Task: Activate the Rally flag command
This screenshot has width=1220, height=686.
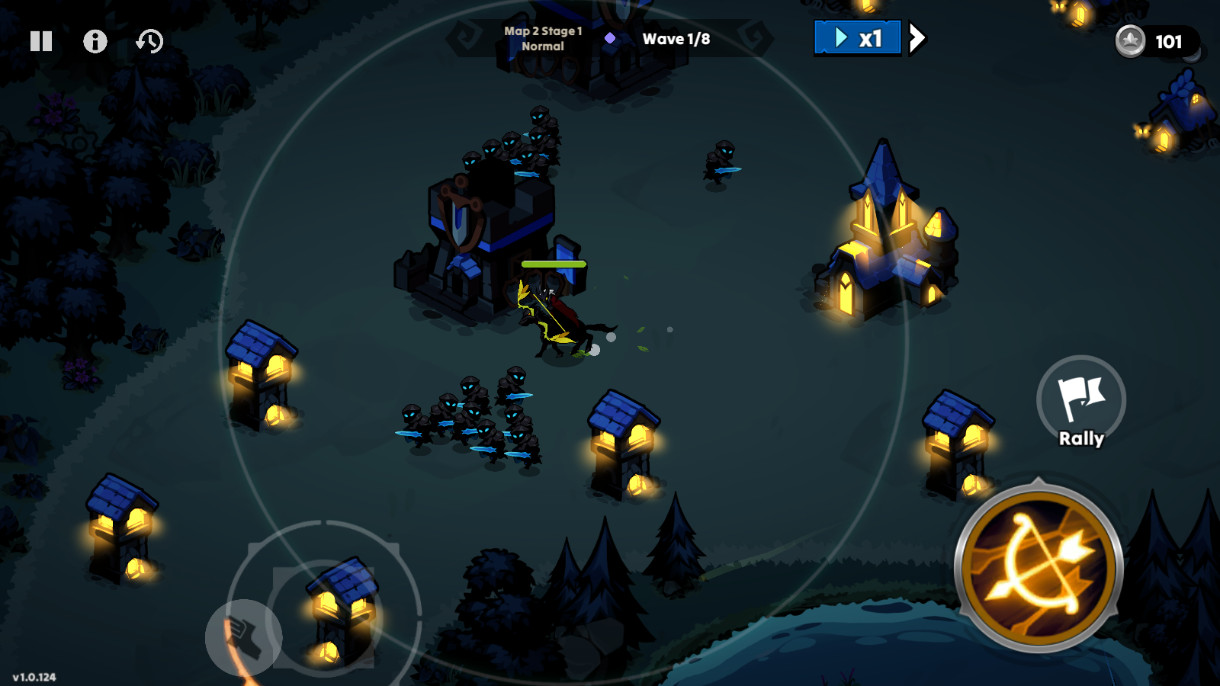Action: (1081, 401)
